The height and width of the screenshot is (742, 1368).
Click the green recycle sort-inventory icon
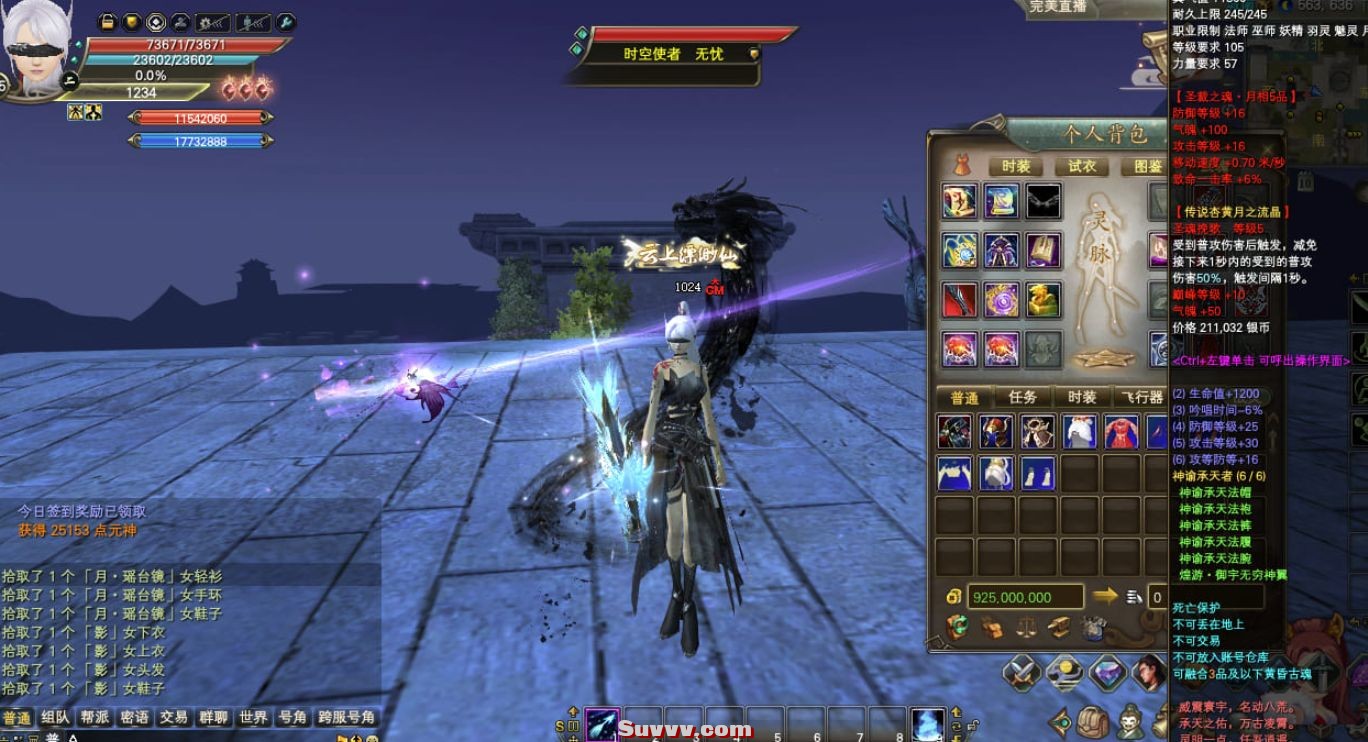pos(959,627)
